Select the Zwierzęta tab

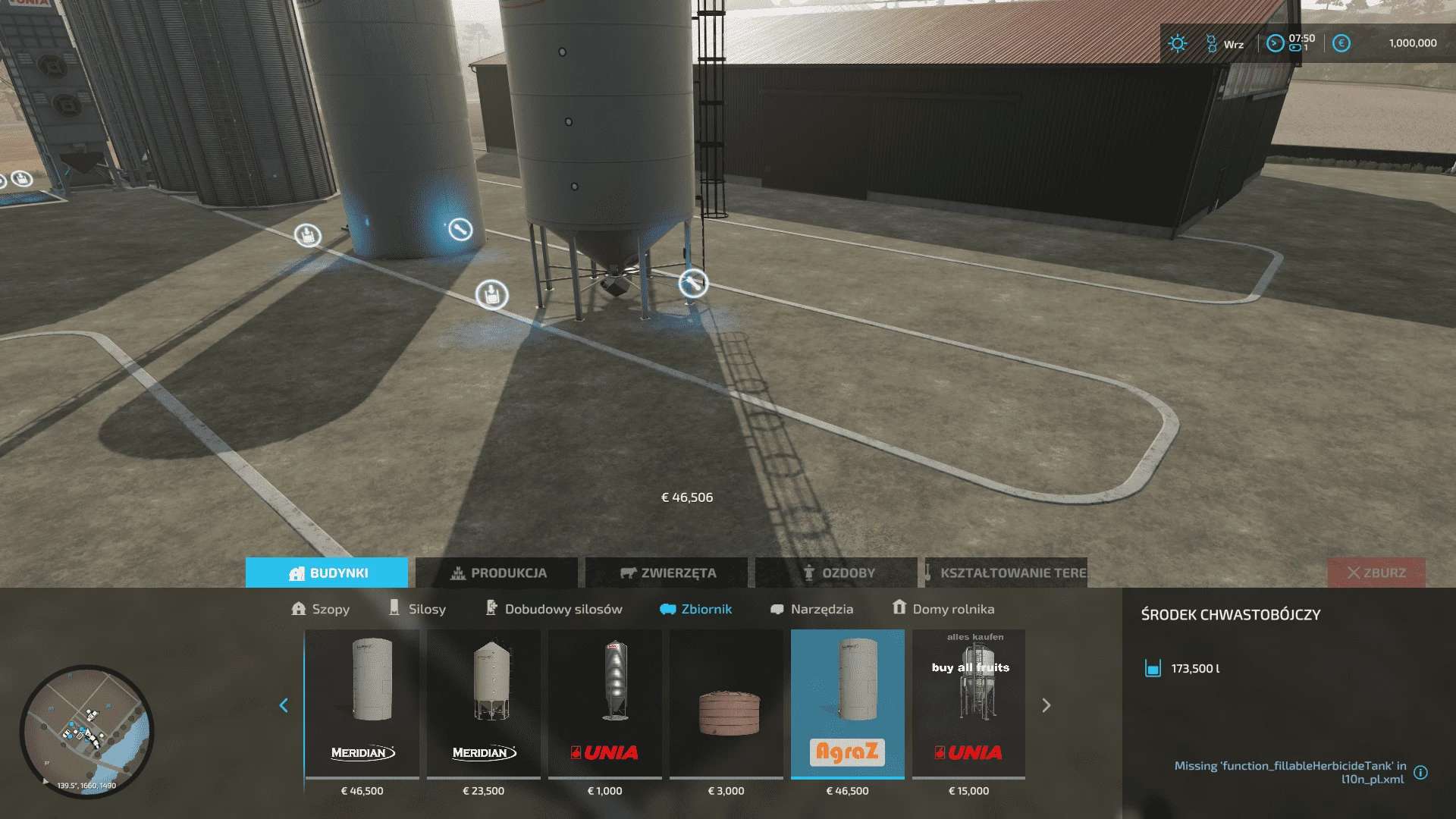pyautogui.click(x=667, y=573)
